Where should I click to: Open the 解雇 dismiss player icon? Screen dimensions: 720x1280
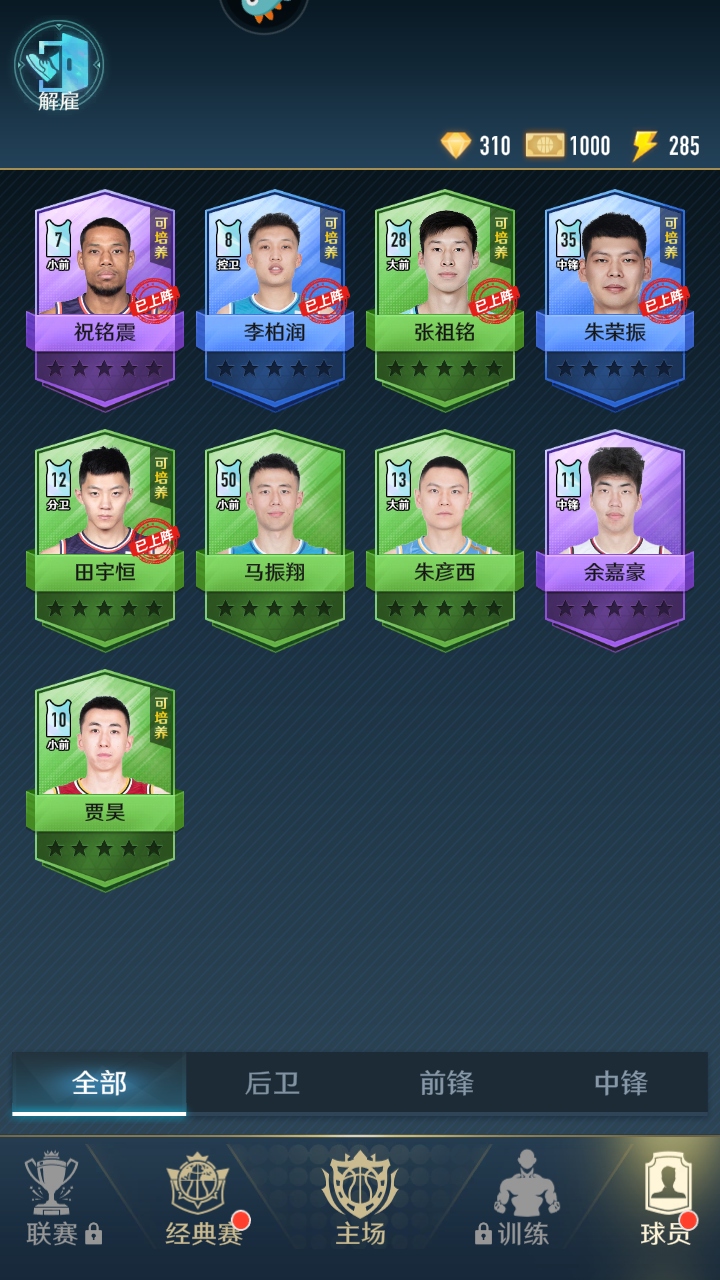[58, 67]
